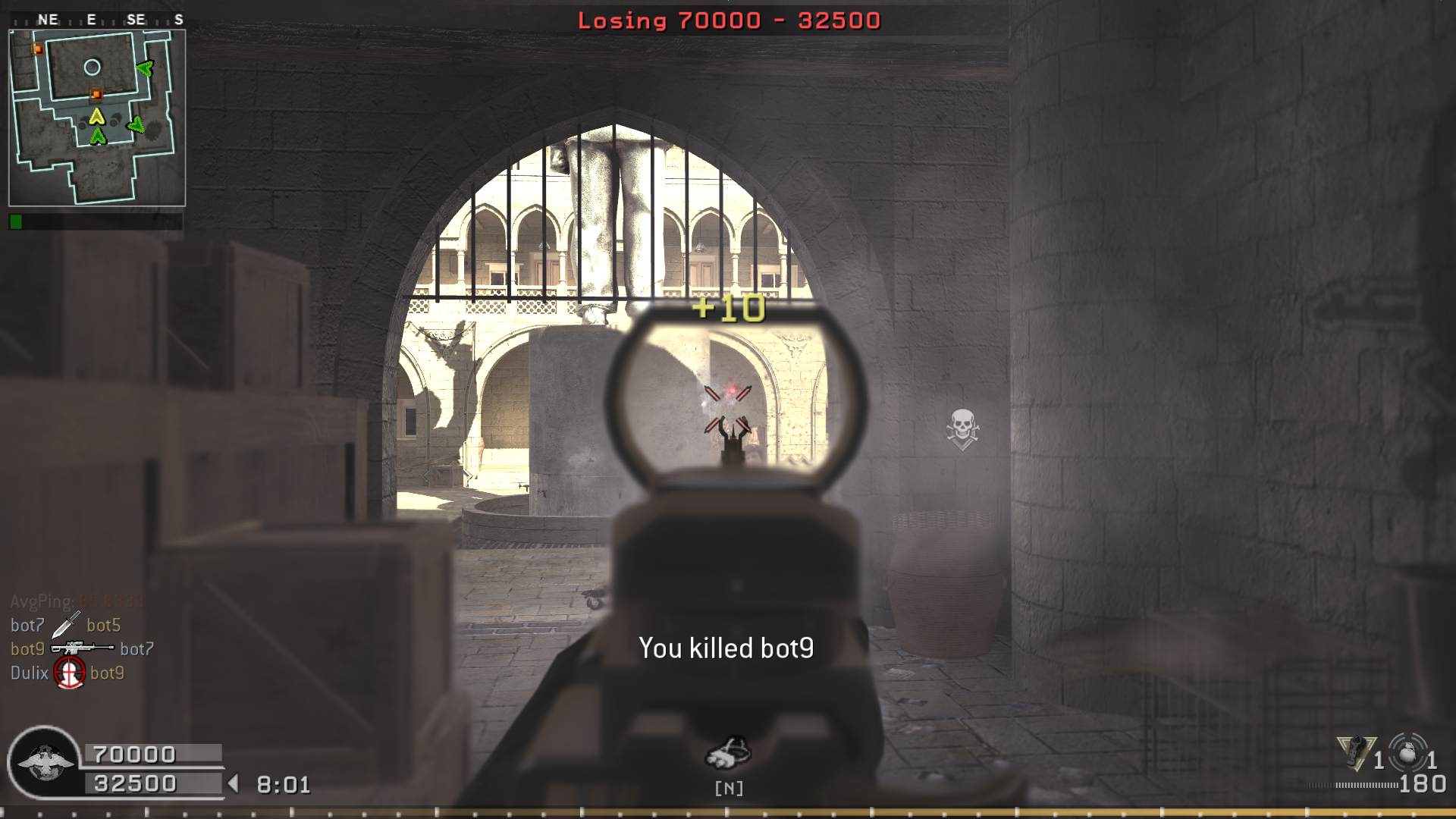The image size is (1456, 819).
Task: Click the knife icon in the killfeed
Action: (x=65, y=625)
